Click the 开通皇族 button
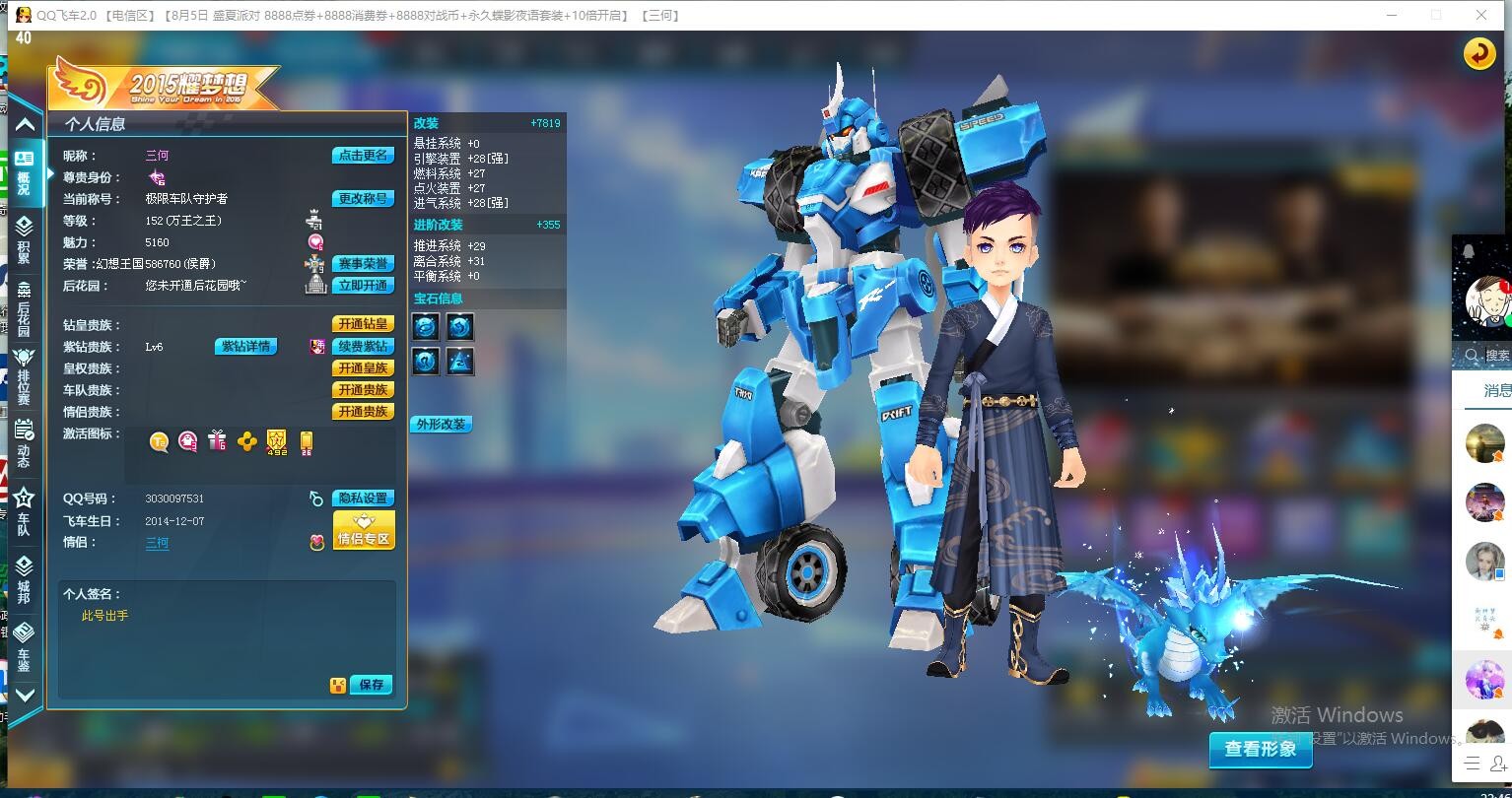 click(363, 368)
